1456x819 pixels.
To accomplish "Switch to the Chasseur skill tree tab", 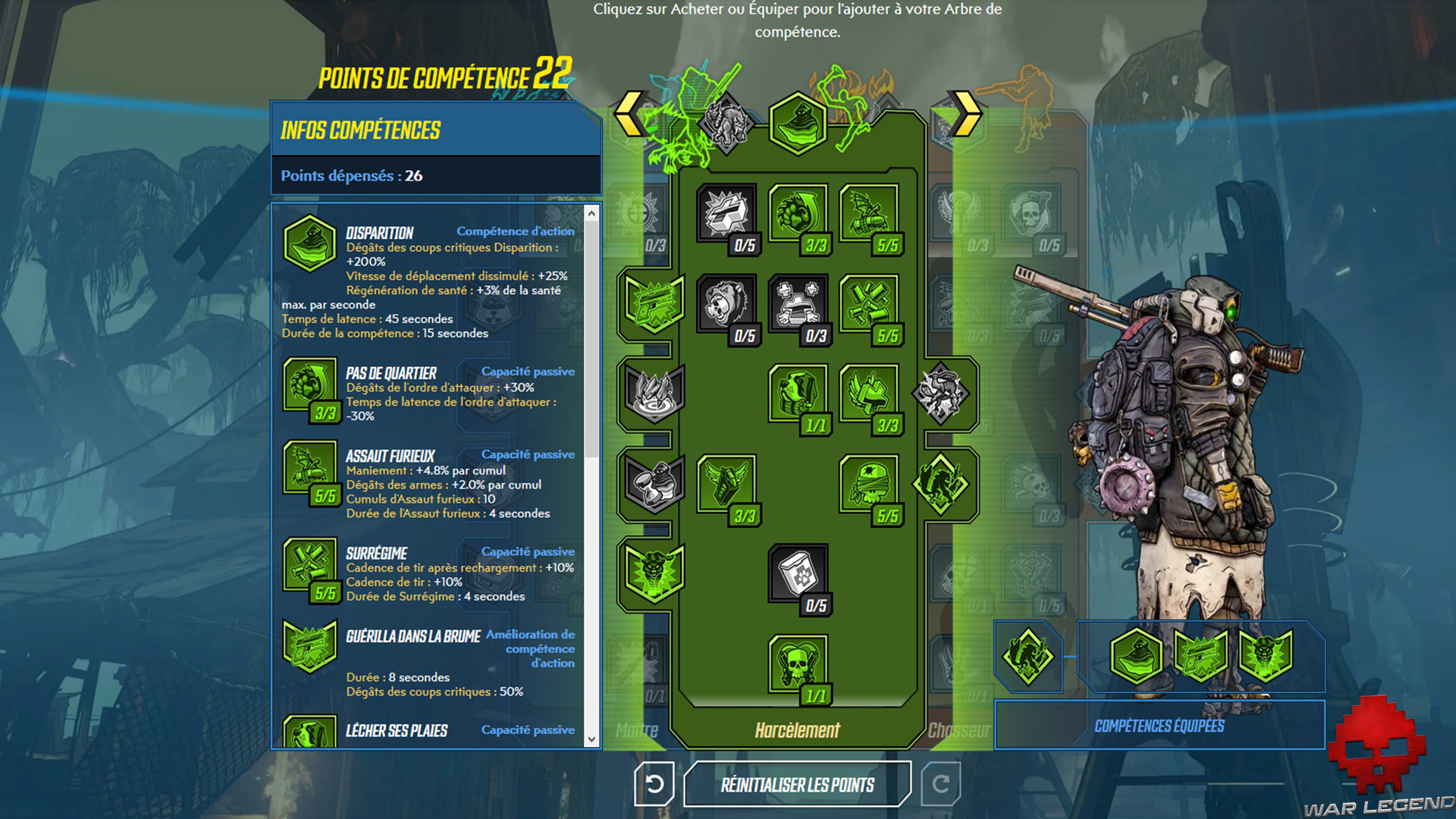I will (959, 730).
